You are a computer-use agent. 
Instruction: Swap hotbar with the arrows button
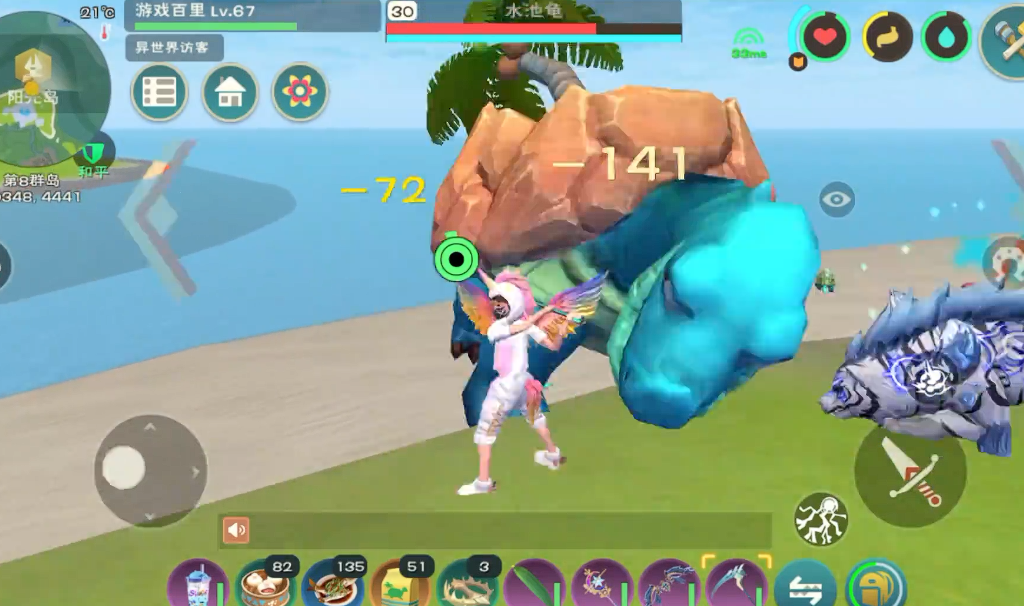(805, 584)
